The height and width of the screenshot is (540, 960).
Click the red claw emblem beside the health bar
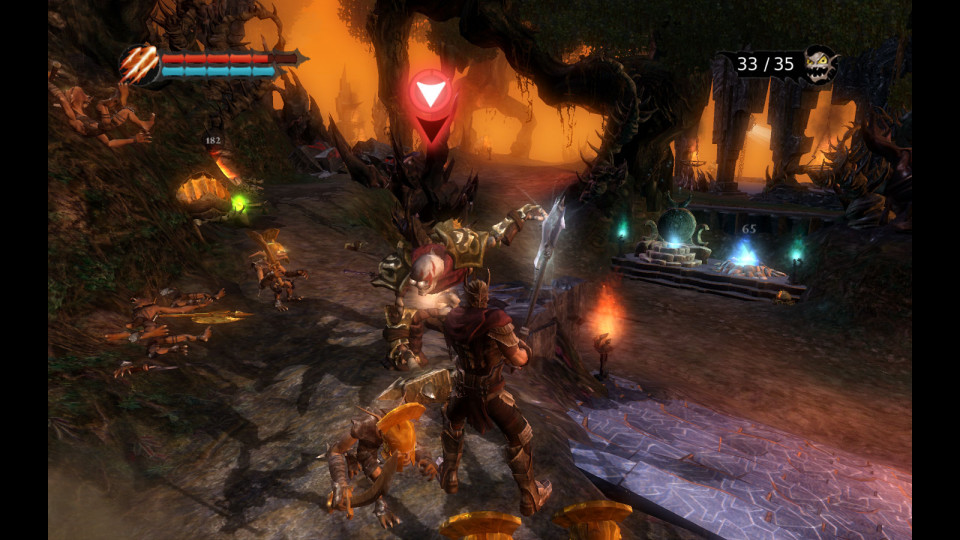pyautogui.click(x=139, y=66)
